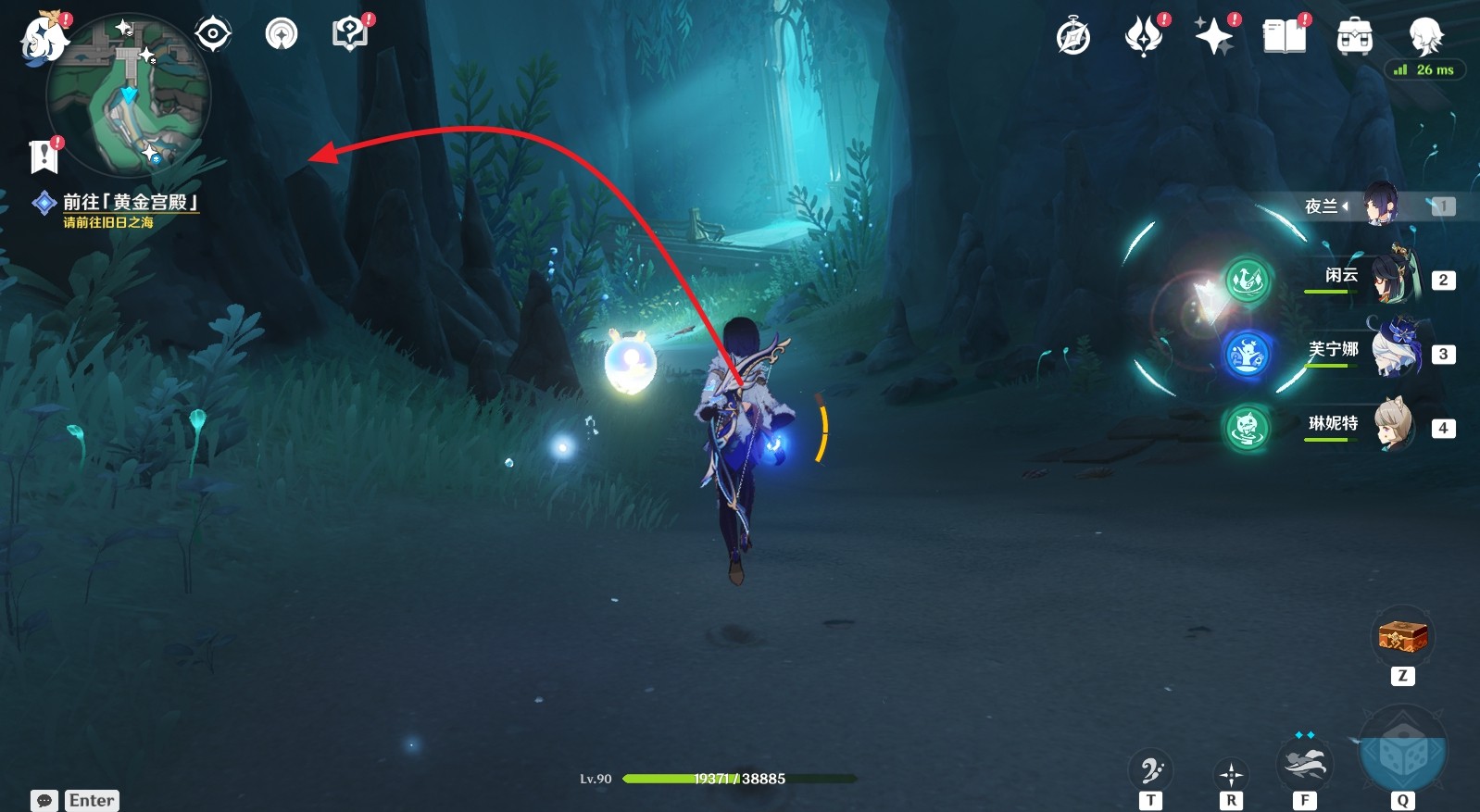Use the treasure chest gadget

[1402, 637]
